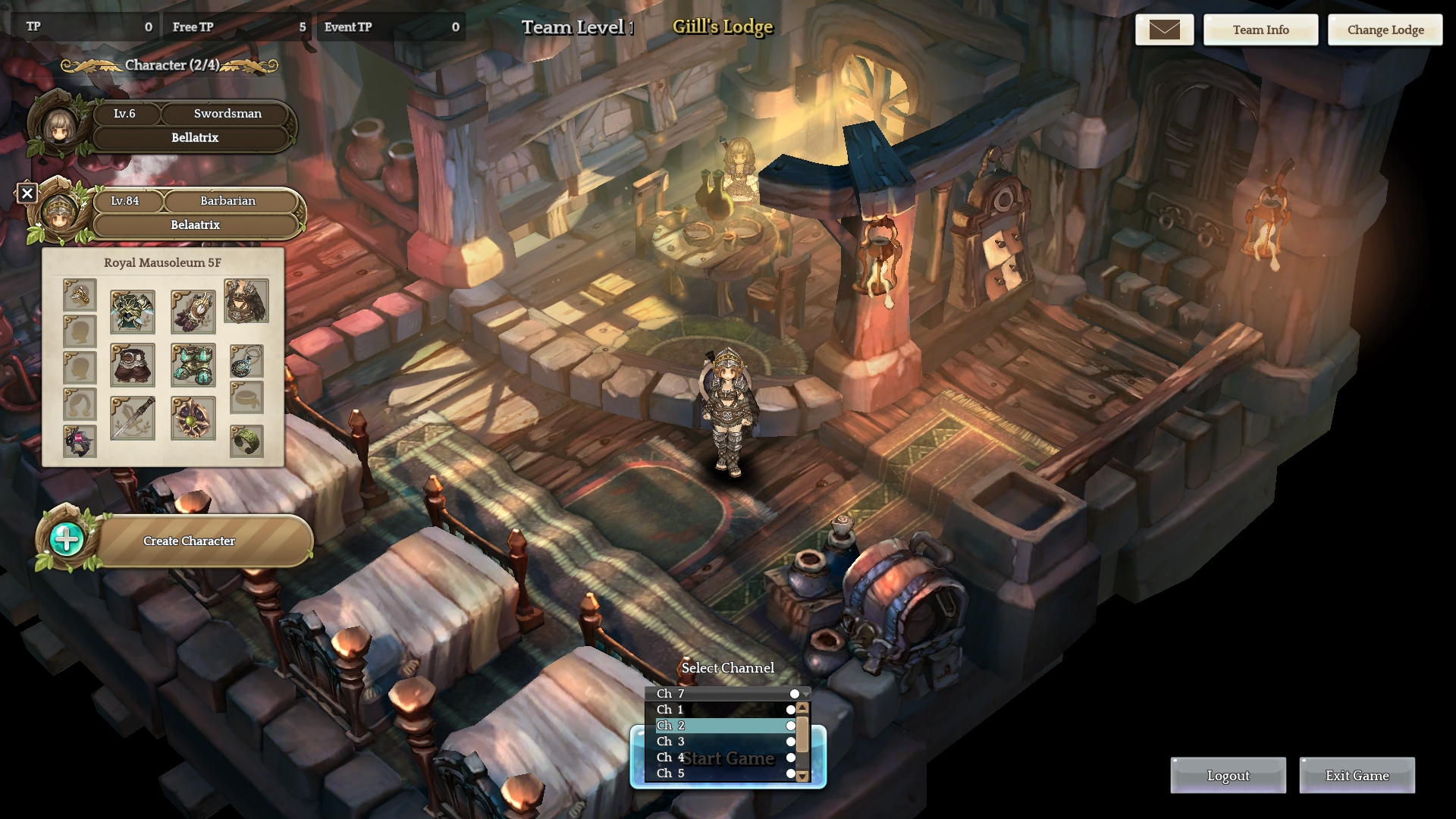
Task: Create a new character
Action: pos(189,541)
